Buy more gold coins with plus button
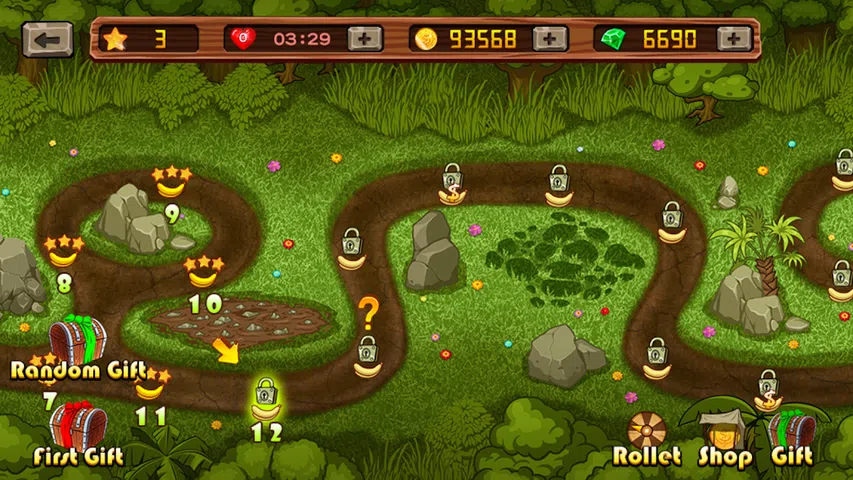This screenshot has height=480, width=853. [550, 39]
